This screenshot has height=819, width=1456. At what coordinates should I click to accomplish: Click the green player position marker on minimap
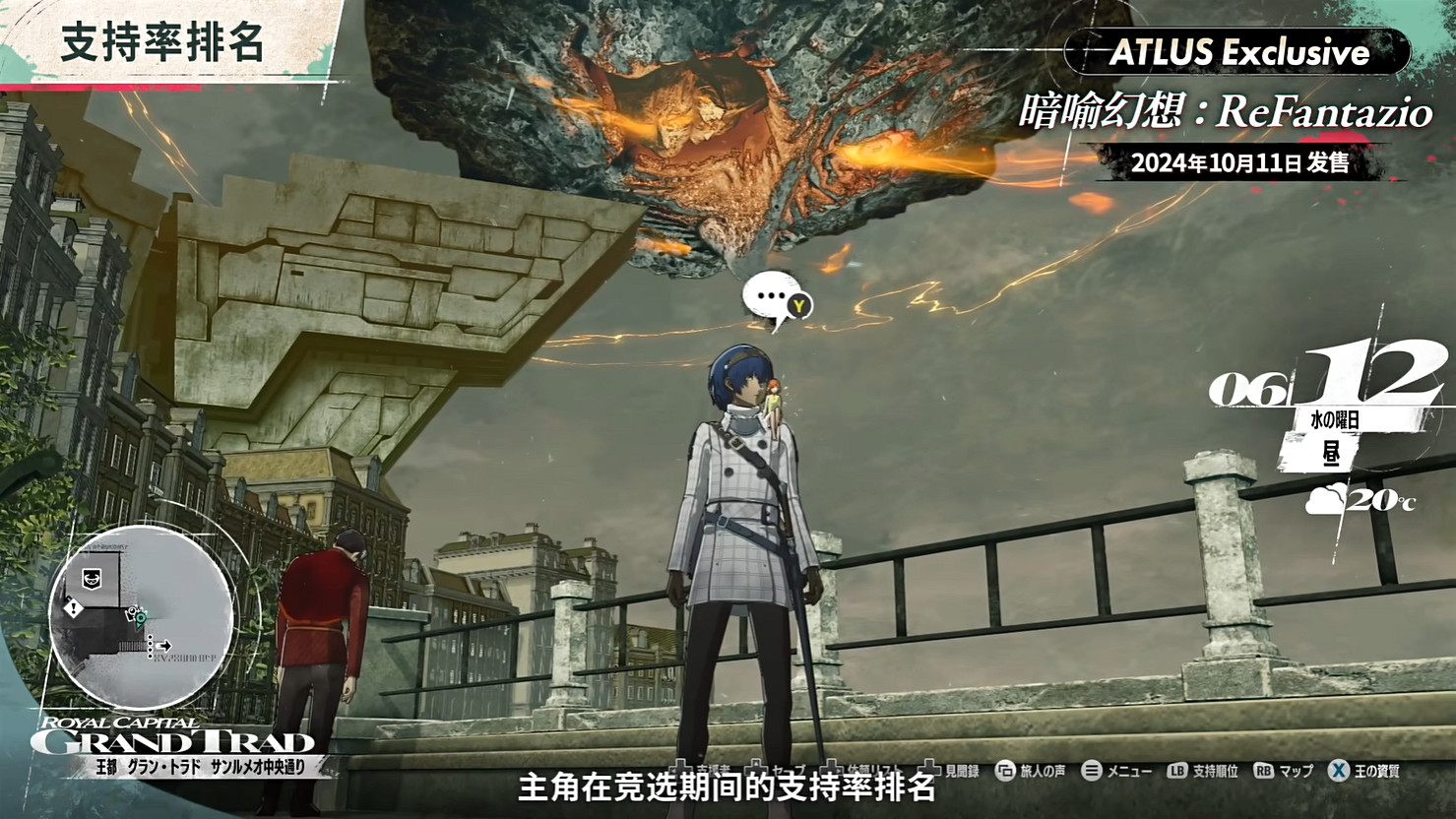[140, 618]
